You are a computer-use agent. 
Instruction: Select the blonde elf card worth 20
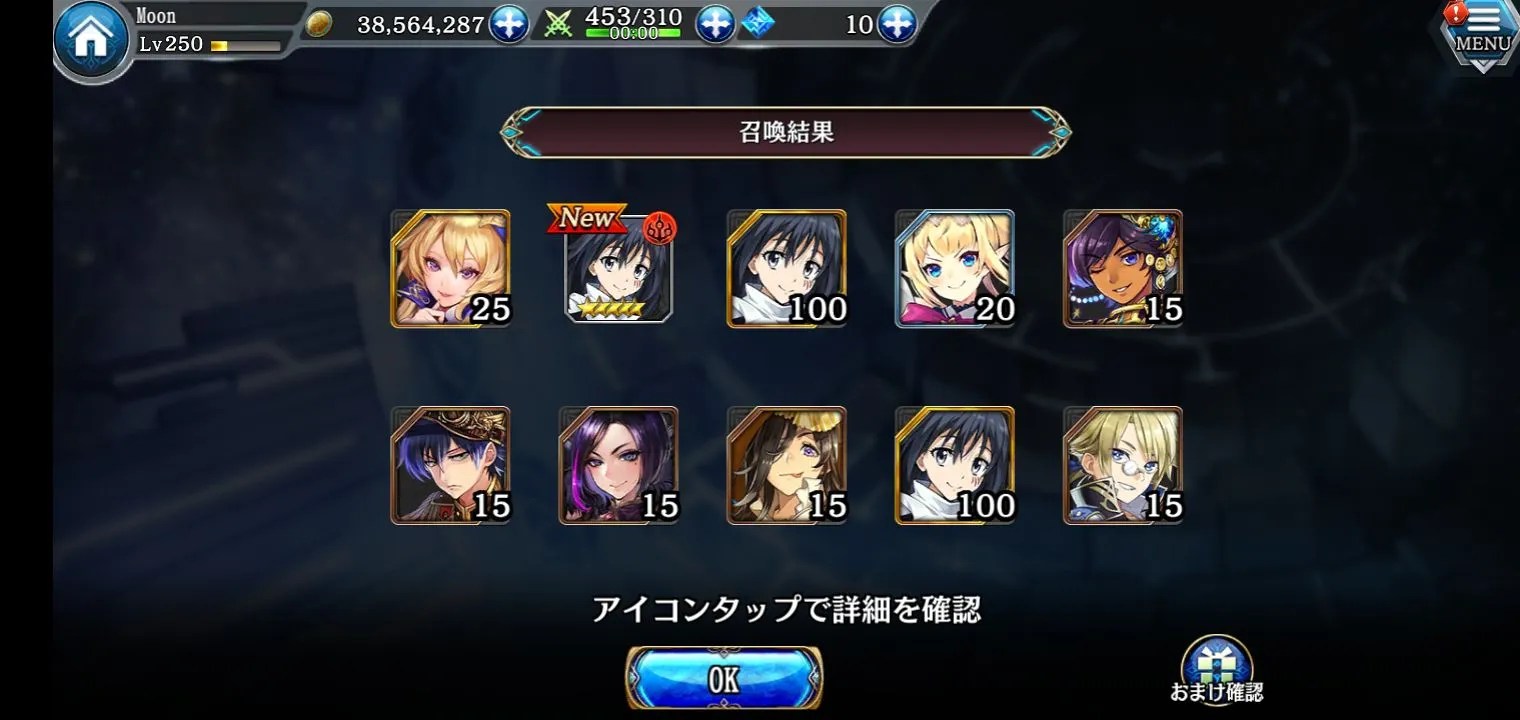955,268
